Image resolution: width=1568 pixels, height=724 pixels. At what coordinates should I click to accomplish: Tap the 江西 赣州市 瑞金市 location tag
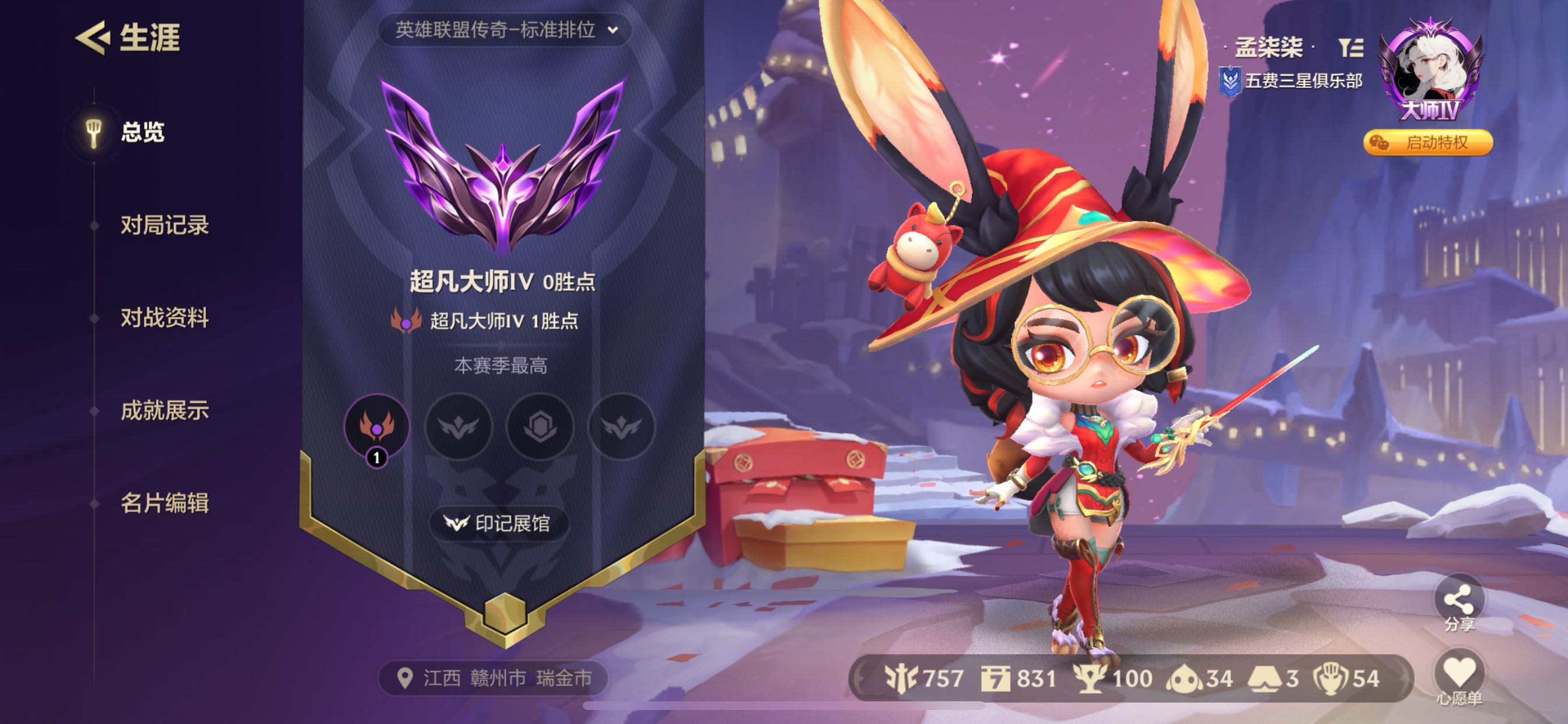click(494, 678)
